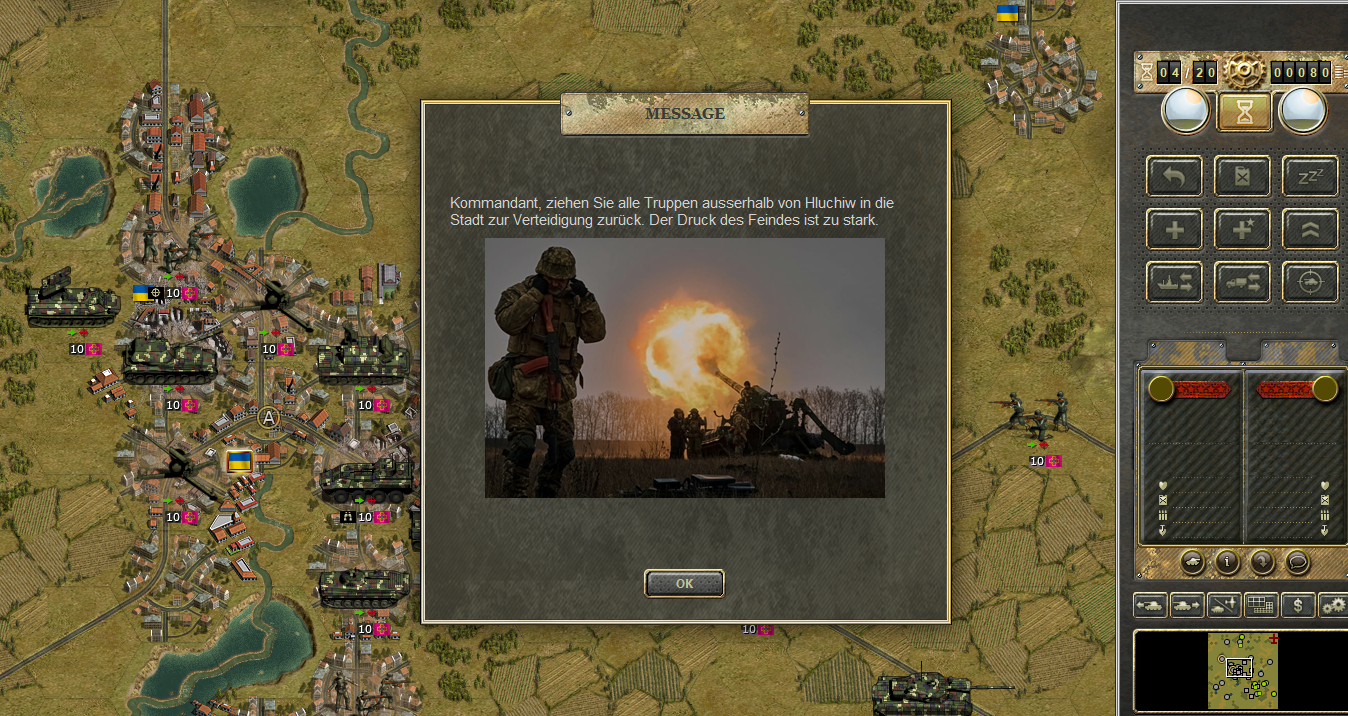1348x716 pixels.
Task: Click the ship embark button
Action: point(1175,283)
